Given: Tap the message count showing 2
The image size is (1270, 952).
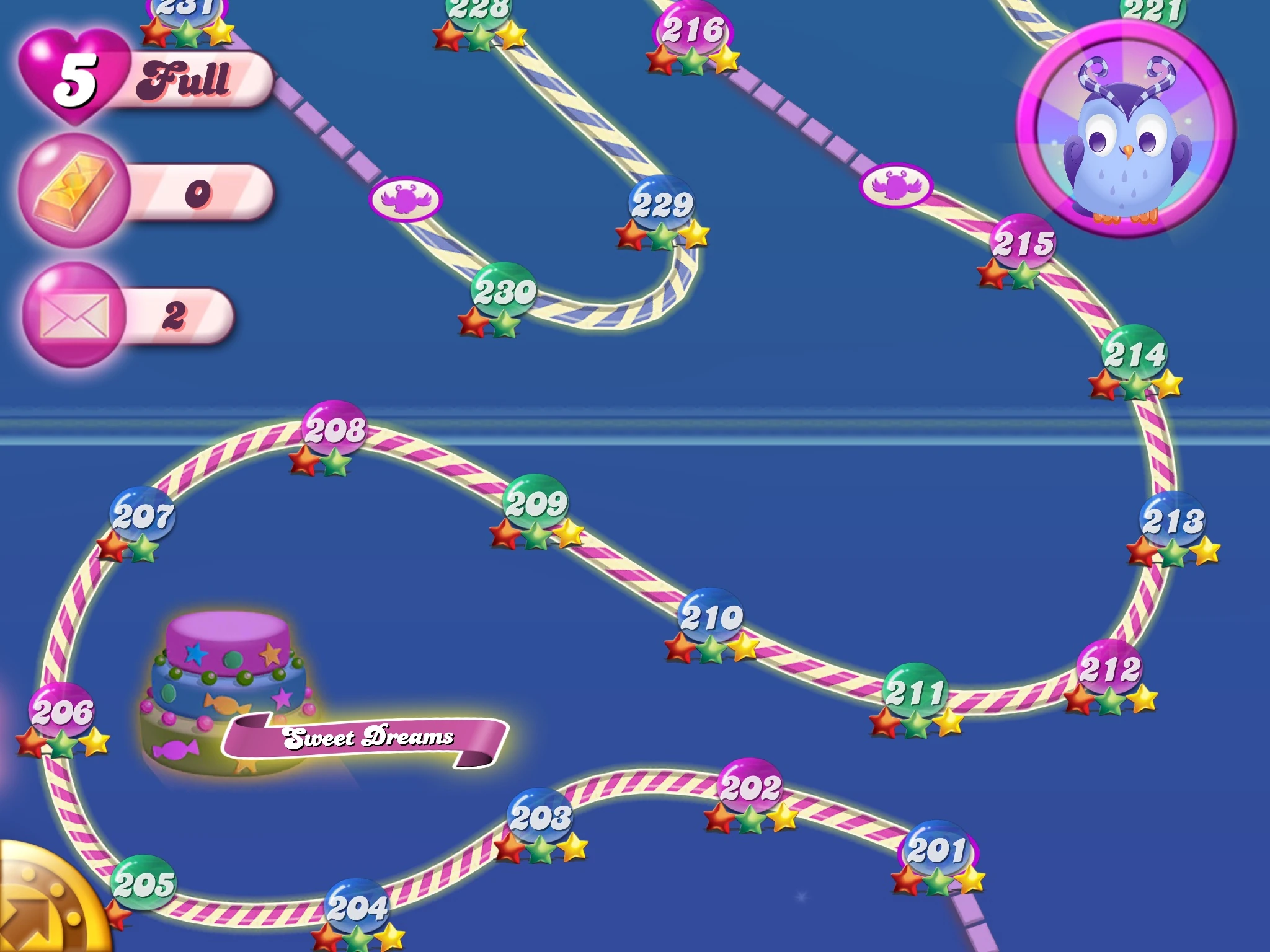Looking at the screenshot, I should (x=175, y=316).
